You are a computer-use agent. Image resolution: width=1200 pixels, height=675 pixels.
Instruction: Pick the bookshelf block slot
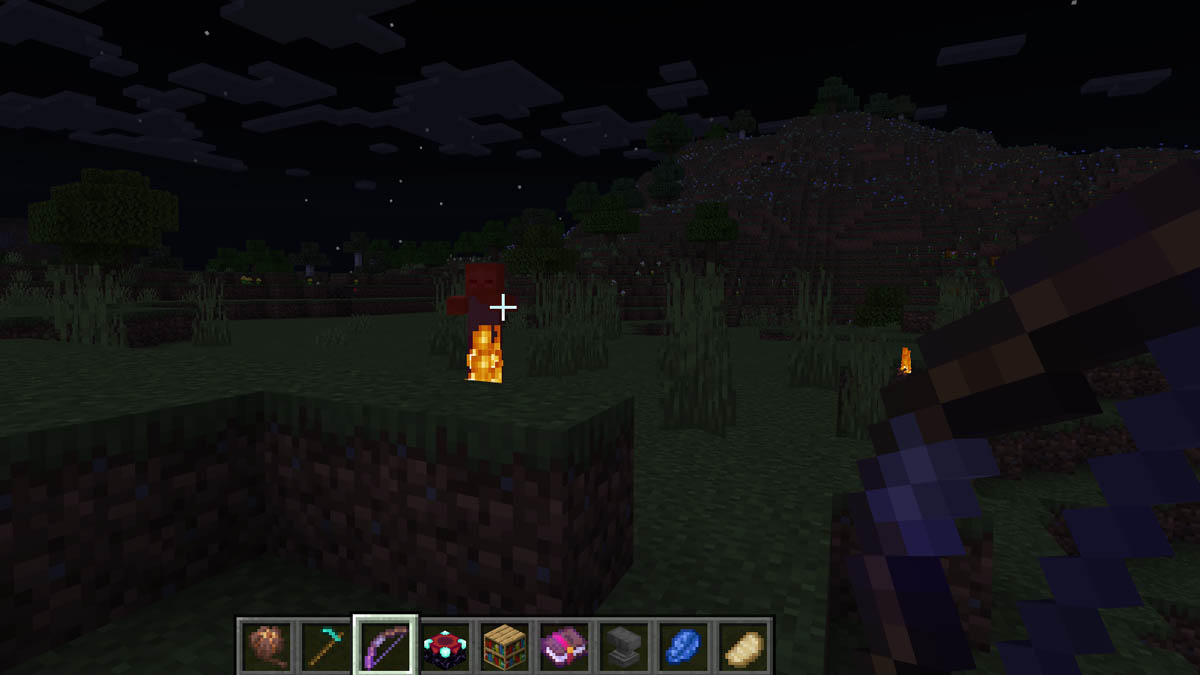(504, 645)
